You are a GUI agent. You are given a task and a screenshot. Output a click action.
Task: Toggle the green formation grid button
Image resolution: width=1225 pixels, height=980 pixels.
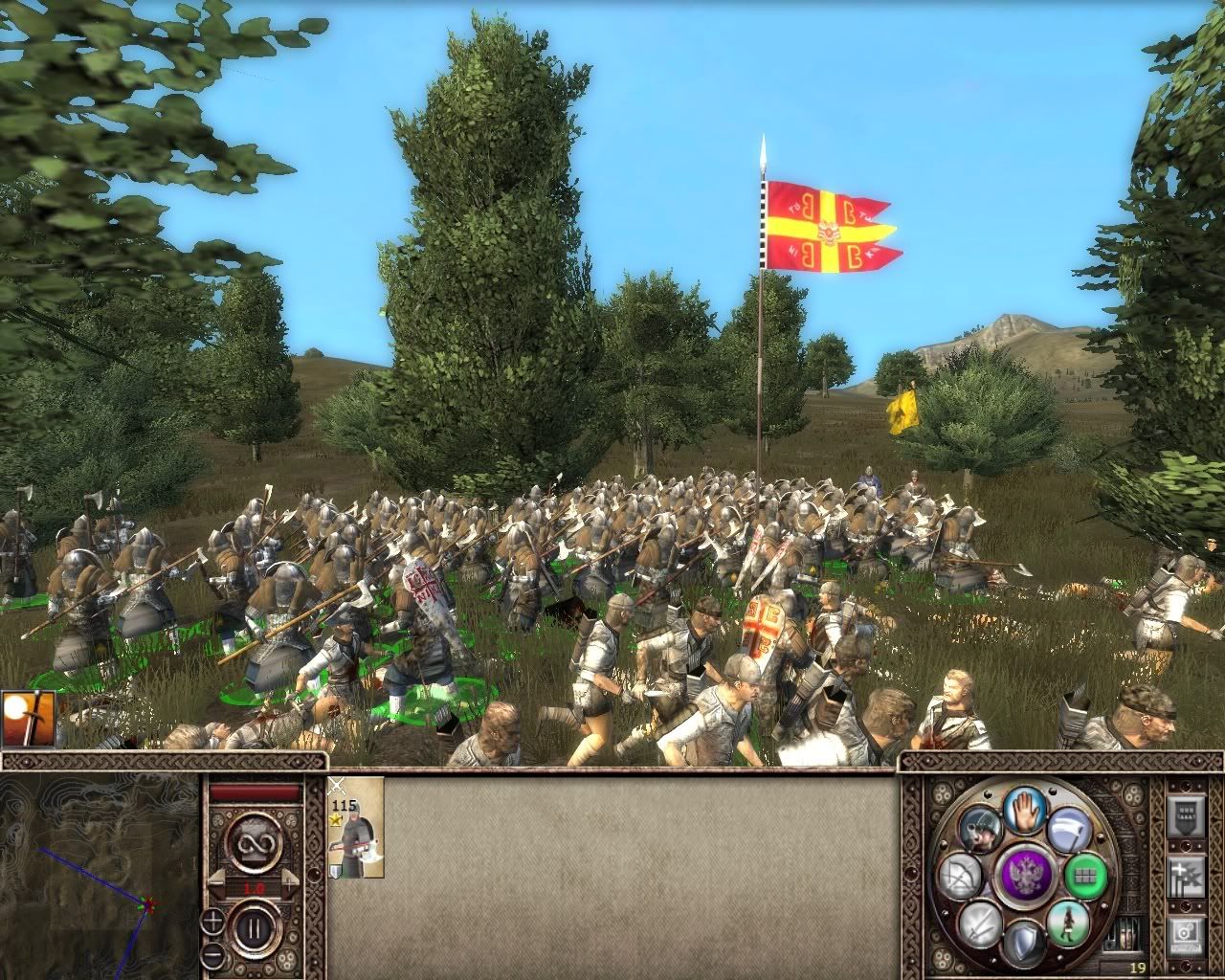pos(1084,875)
